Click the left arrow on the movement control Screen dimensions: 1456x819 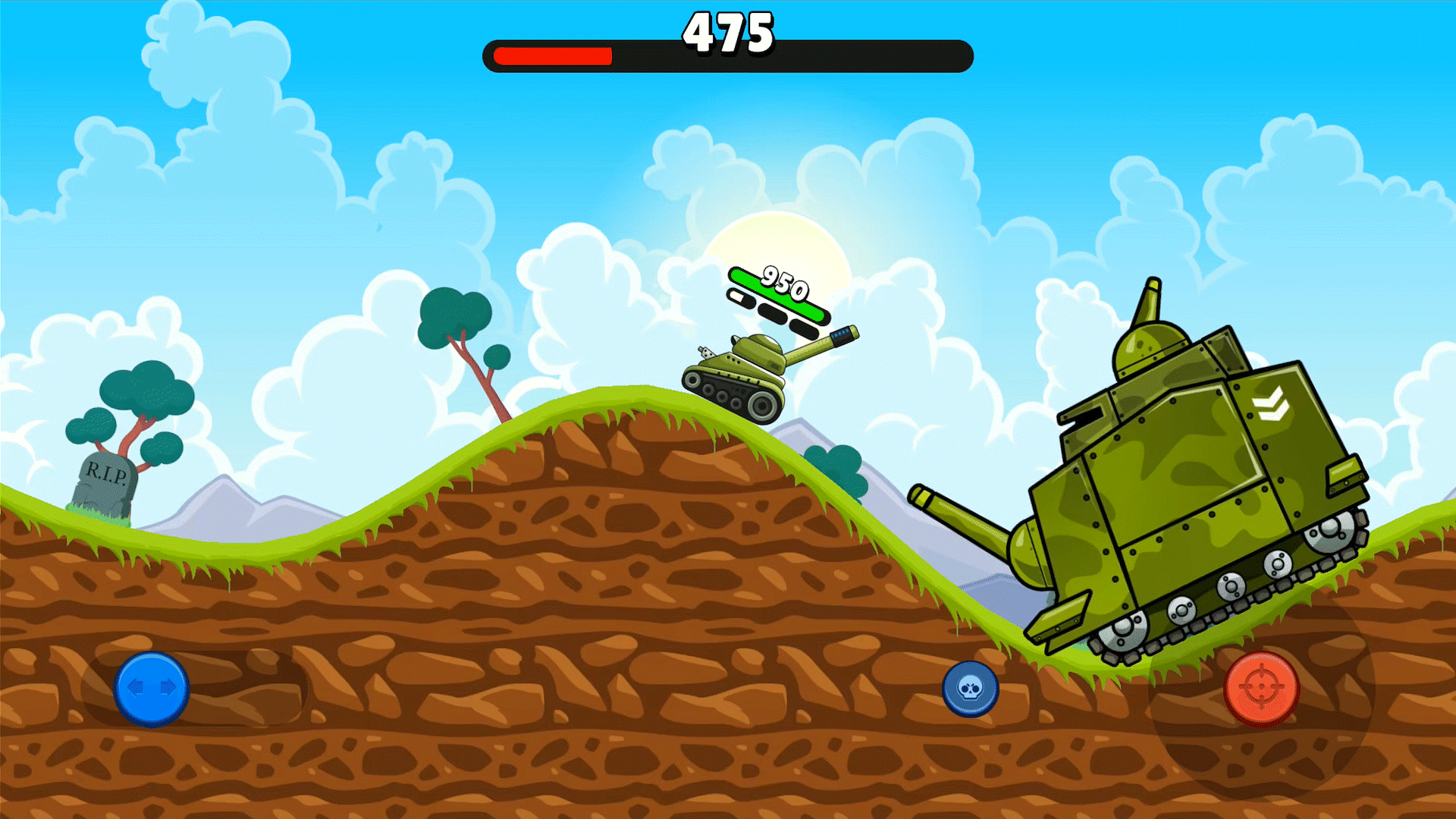135,687
